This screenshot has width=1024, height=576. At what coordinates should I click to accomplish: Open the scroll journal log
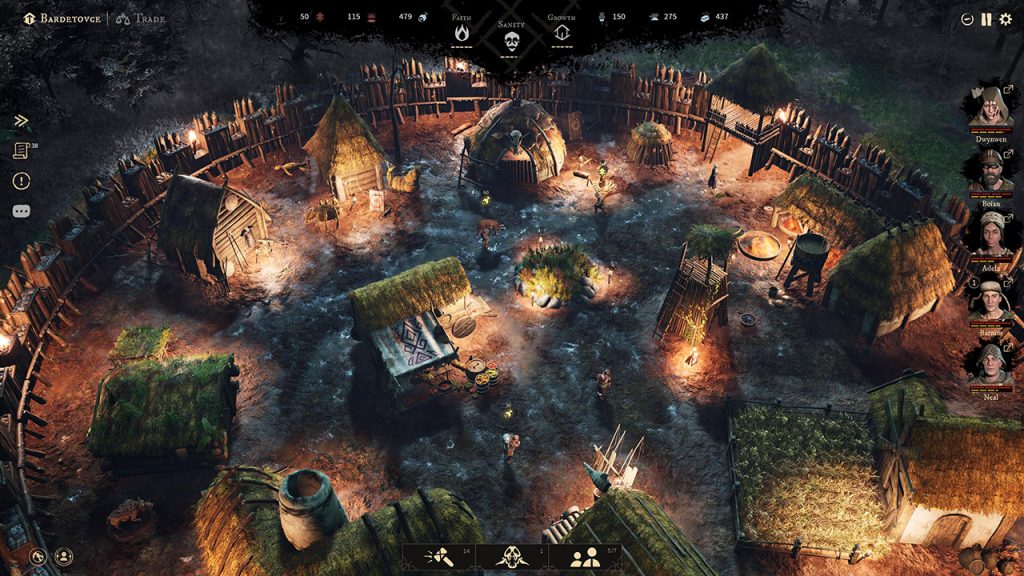[x=21, y=151]
